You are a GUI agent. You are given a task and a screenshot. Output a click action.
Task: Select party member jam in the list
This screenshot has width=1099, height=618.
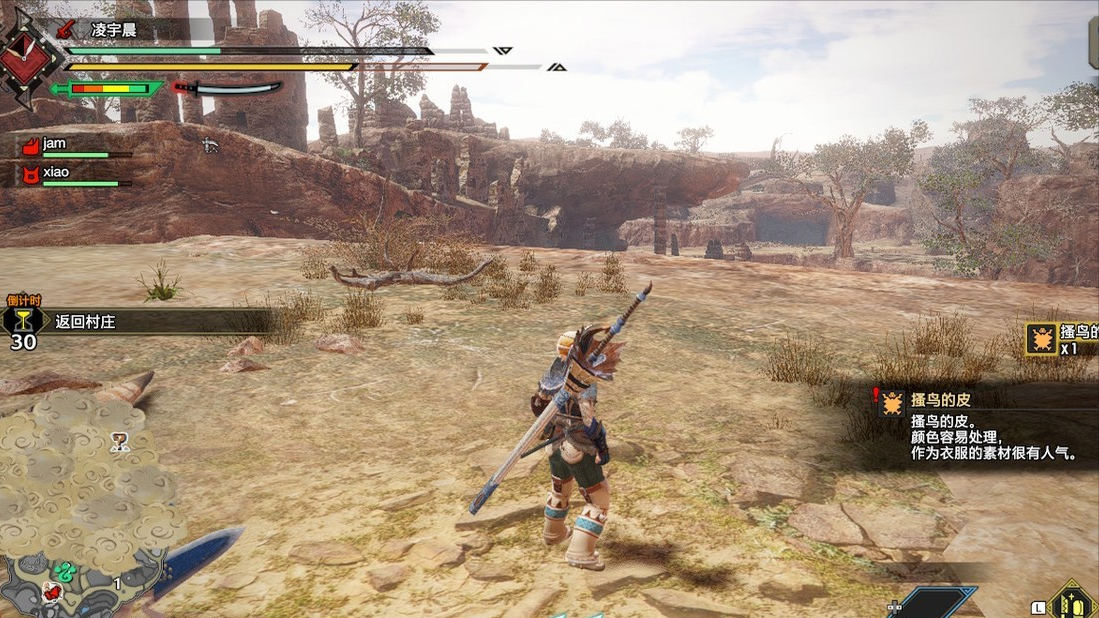[54, 144]
